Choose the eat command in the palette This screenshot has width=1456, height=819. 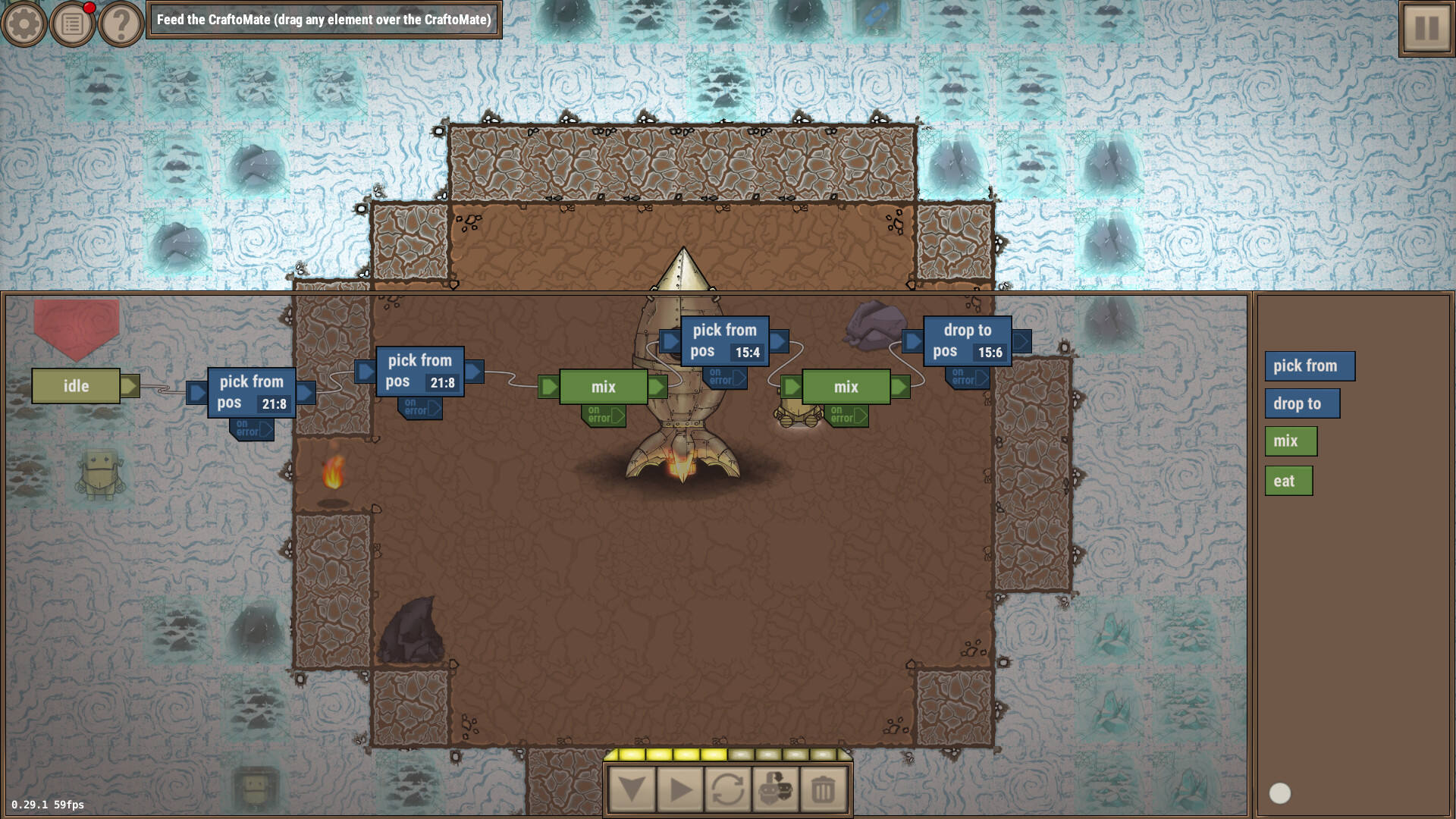pyautogui.click(x=1288, y=481)
